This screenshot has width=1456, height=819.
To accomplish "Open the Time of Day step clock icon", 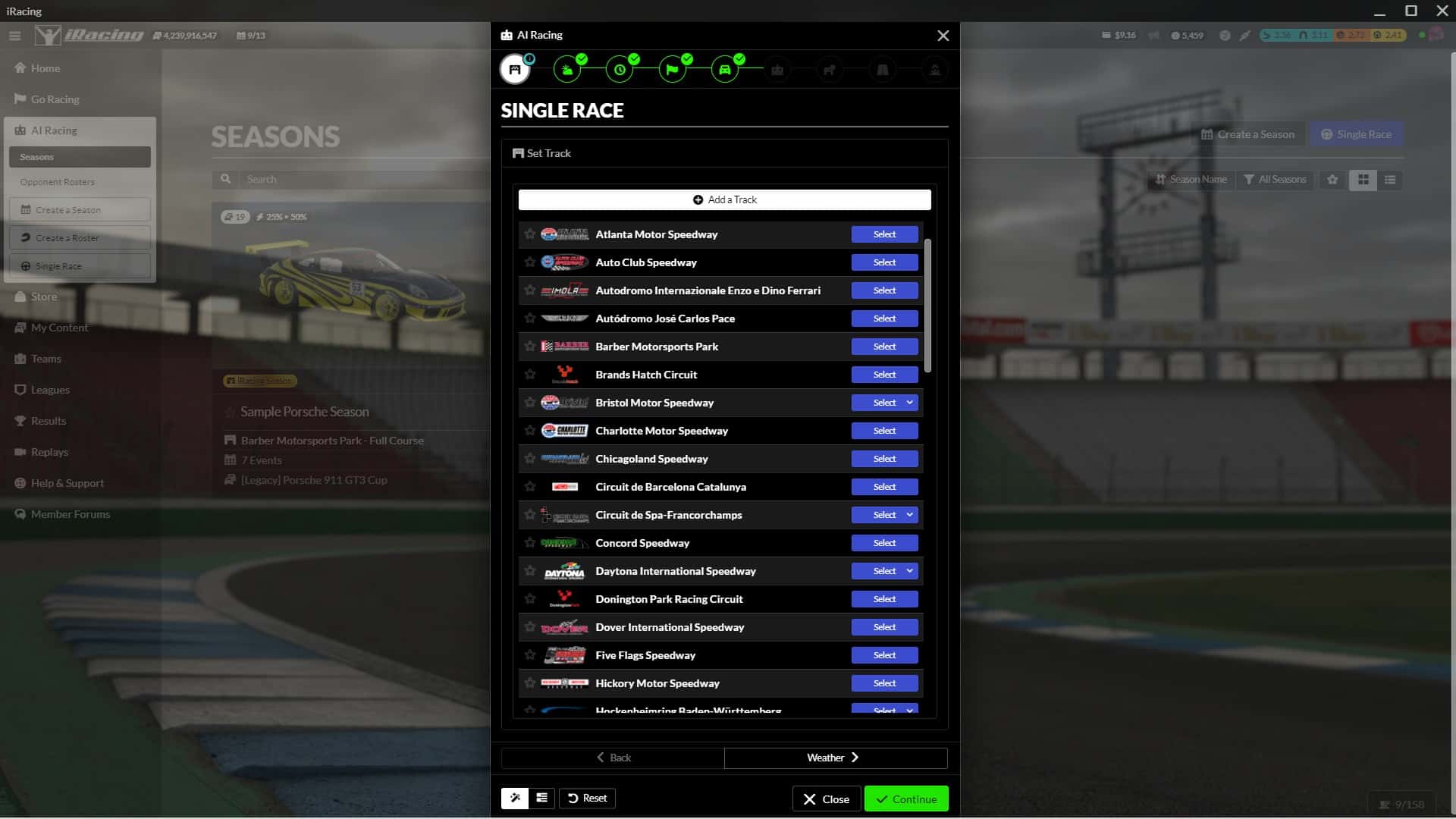I will click(620, 69).
